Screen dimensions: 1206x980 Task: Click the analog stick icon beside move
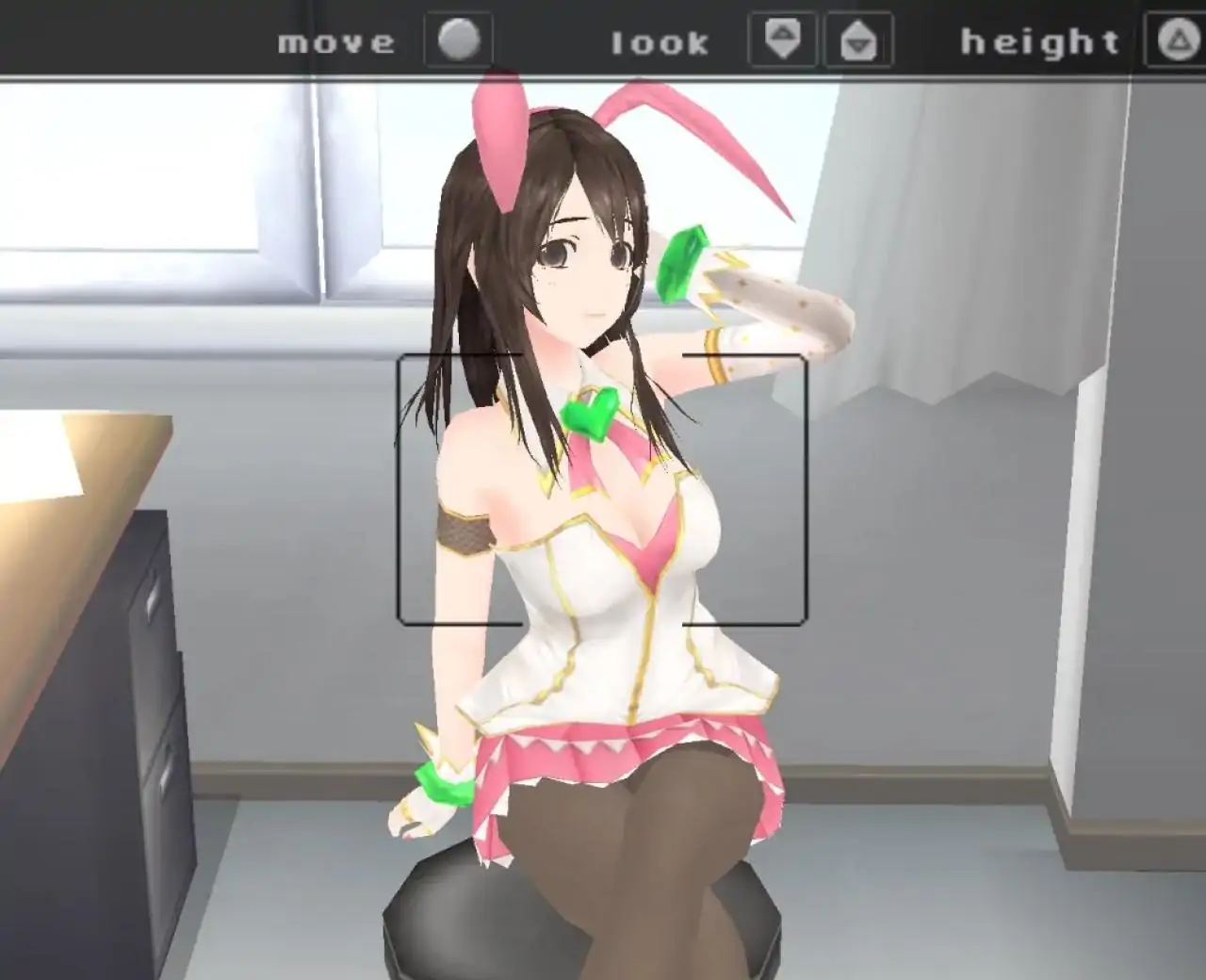point(459,40)
